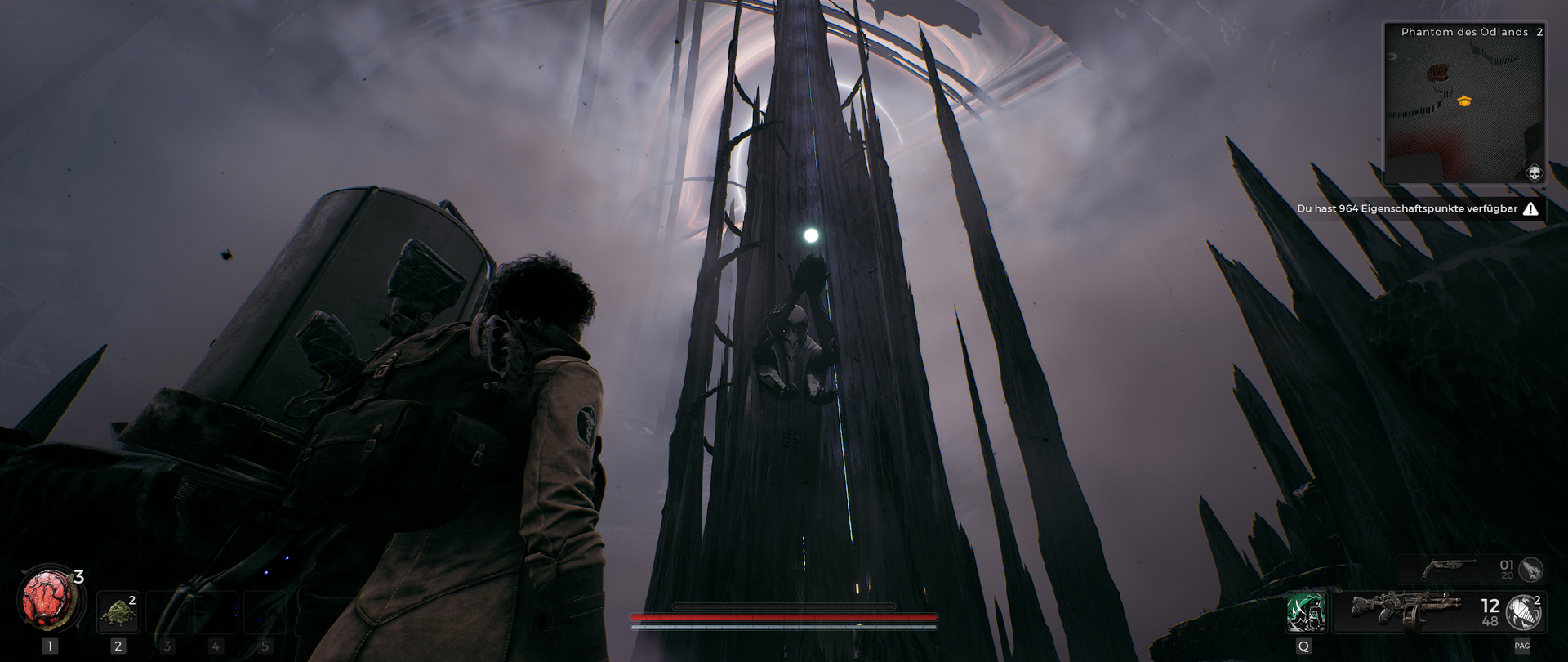Select the handgun mod icon next to ammo count
This screenshot has width=1568, height=662.
(x=1534, y=570)
